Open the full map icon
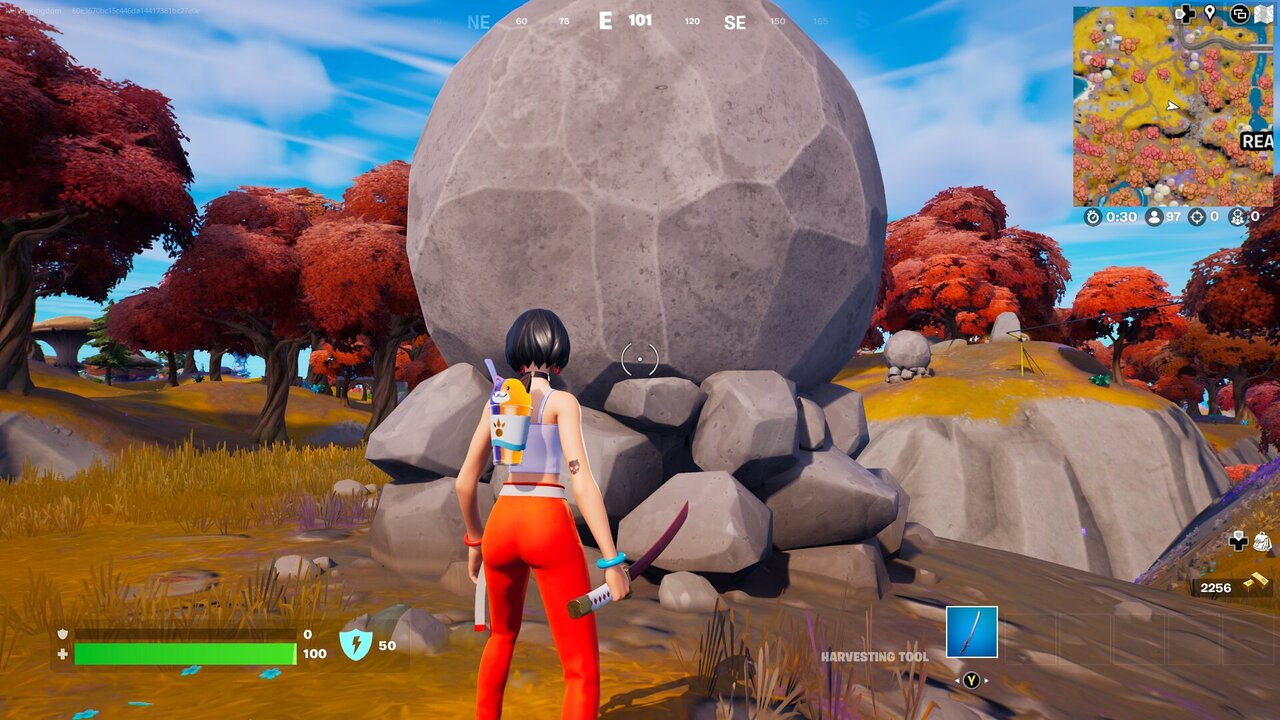1280x720 pixels. pos(1264,14)
